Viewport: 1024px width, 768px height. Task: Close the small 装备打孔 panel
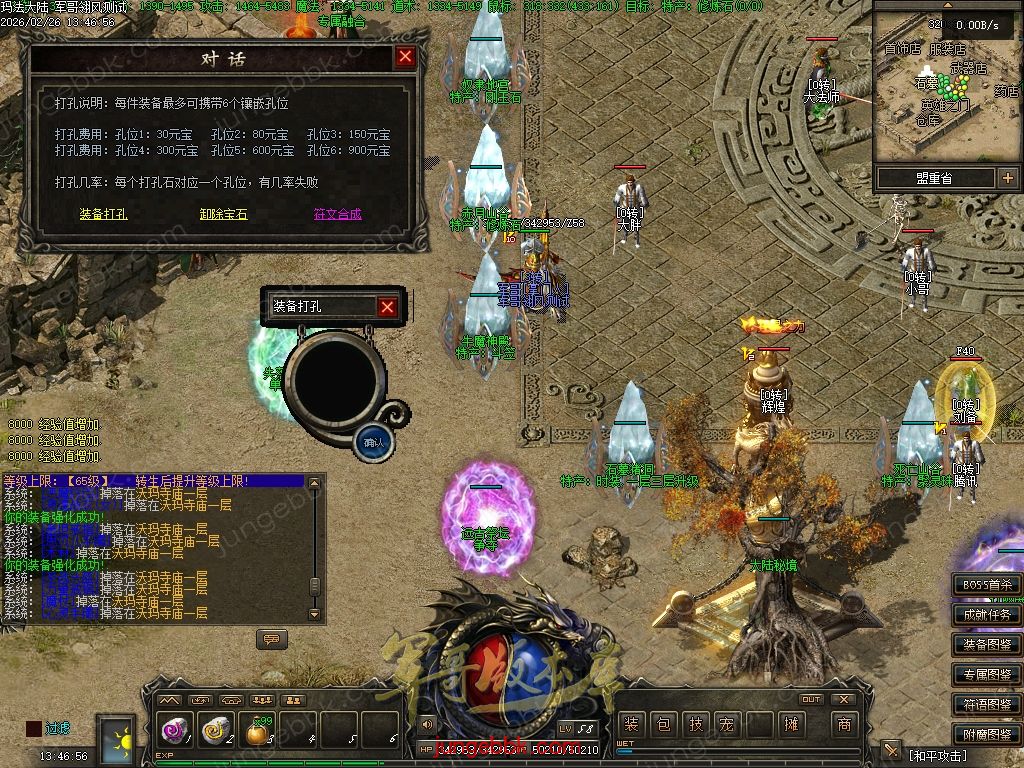[x=387, y=307]
